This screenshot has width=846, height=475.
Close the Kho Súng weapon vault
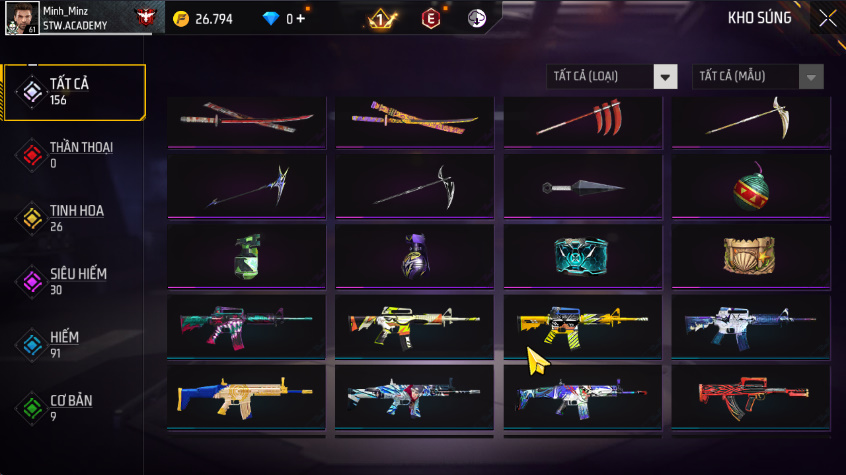[x=827, y=18]
